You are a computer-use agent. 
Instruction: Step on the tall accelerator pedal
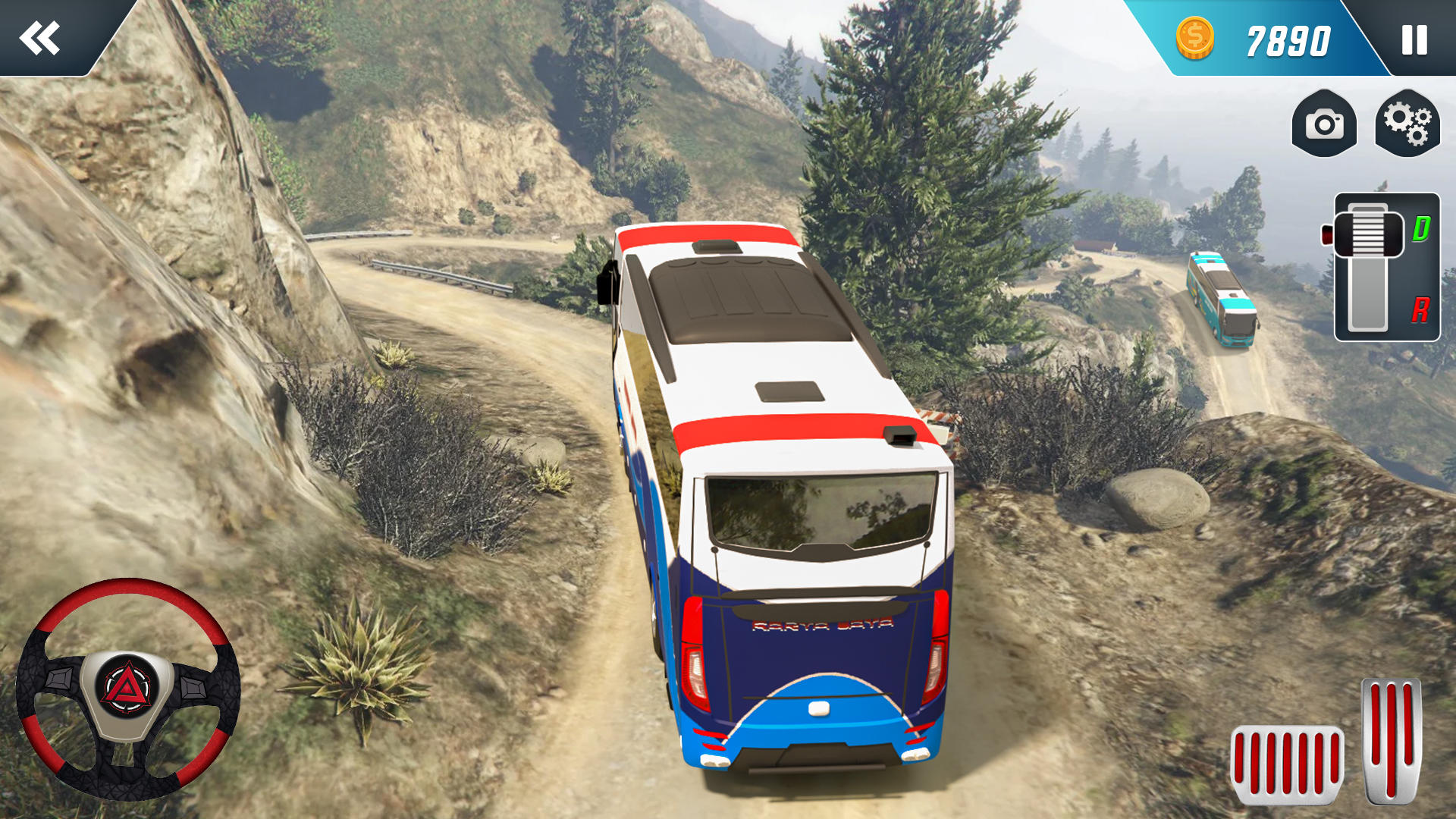point(1391,739)
